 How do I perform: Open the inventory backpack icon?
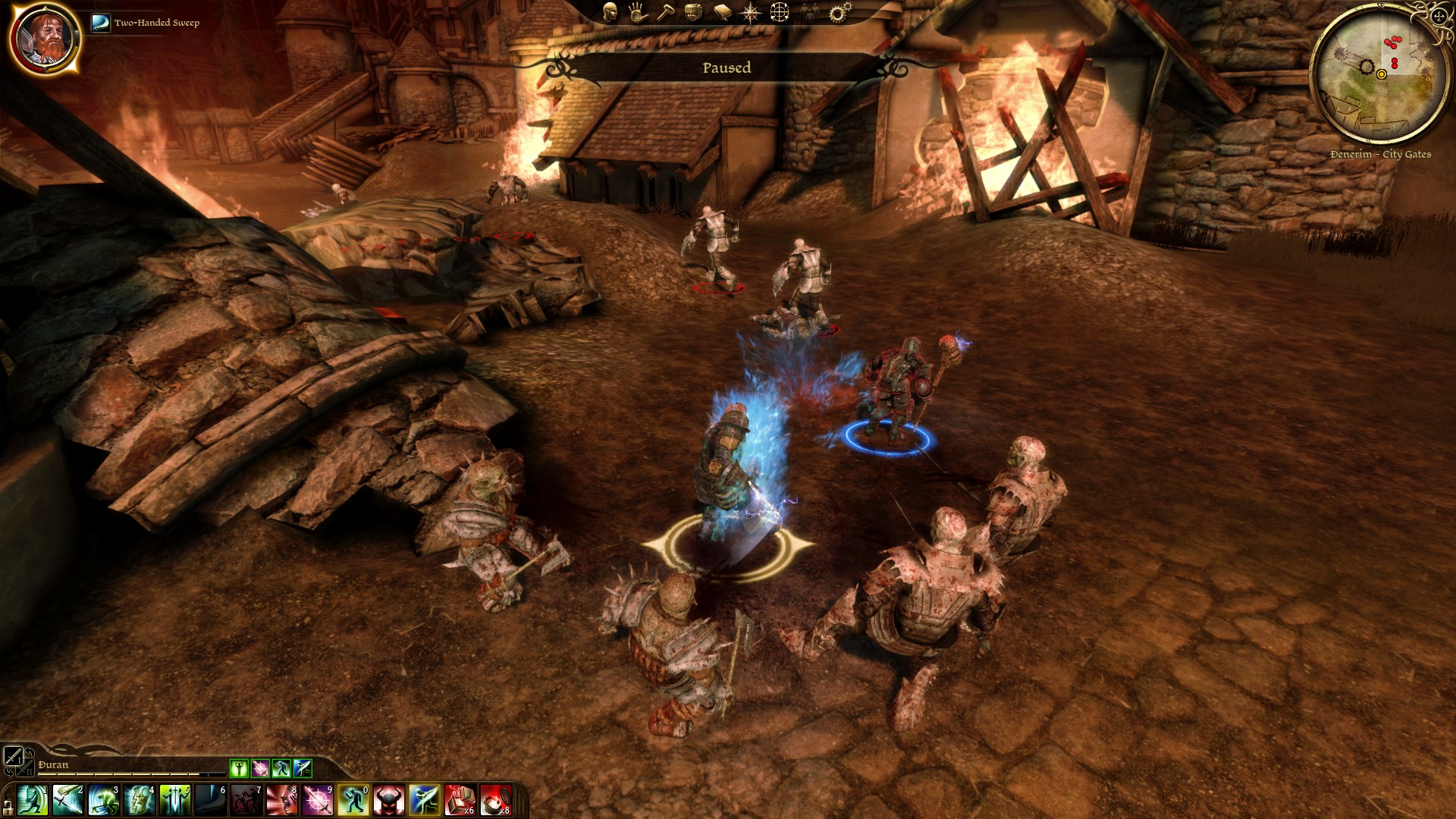coord(693,12)
